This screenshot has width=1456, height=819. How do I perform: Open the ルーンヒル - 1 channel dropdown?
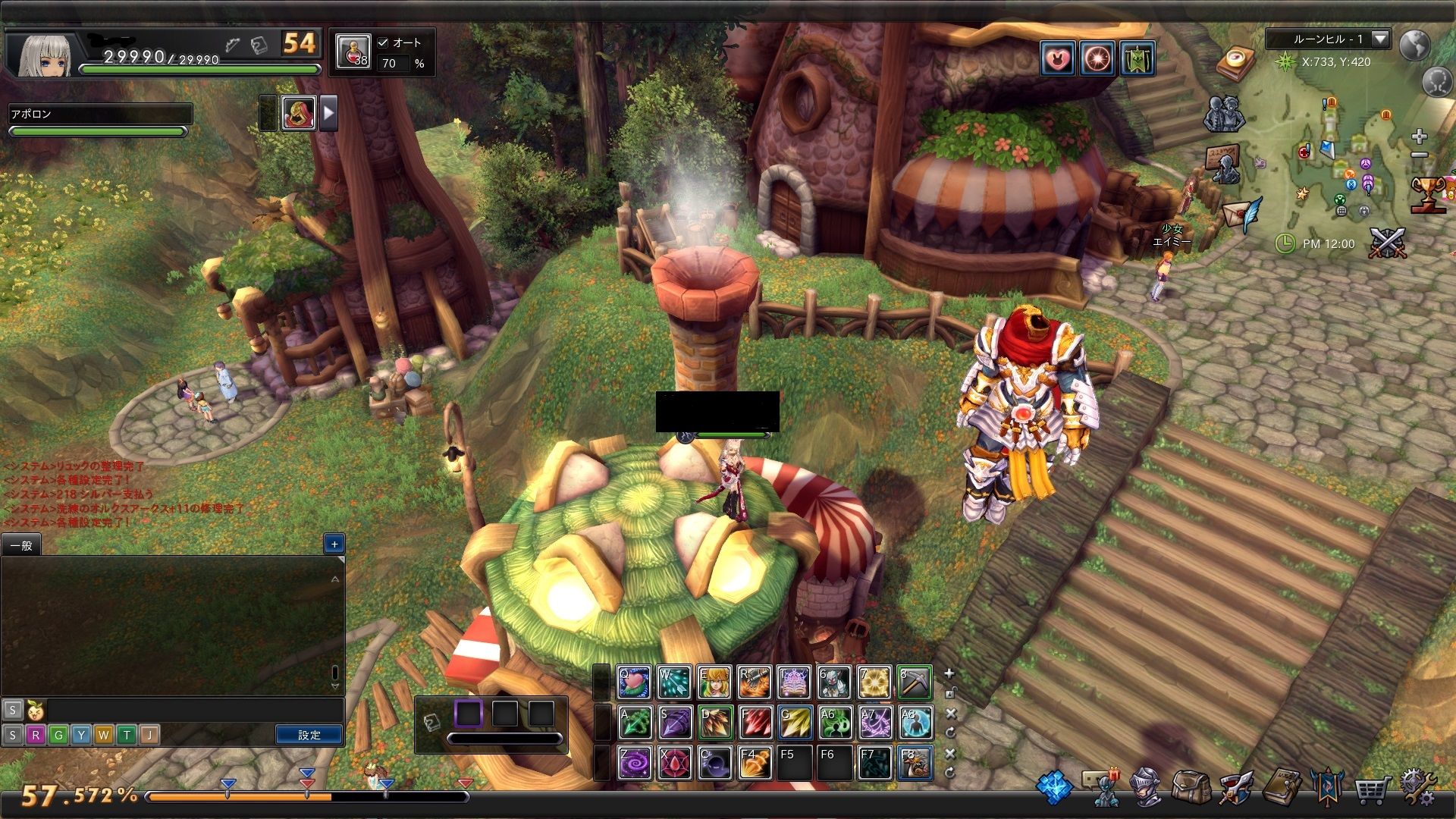click(1380, 39)
